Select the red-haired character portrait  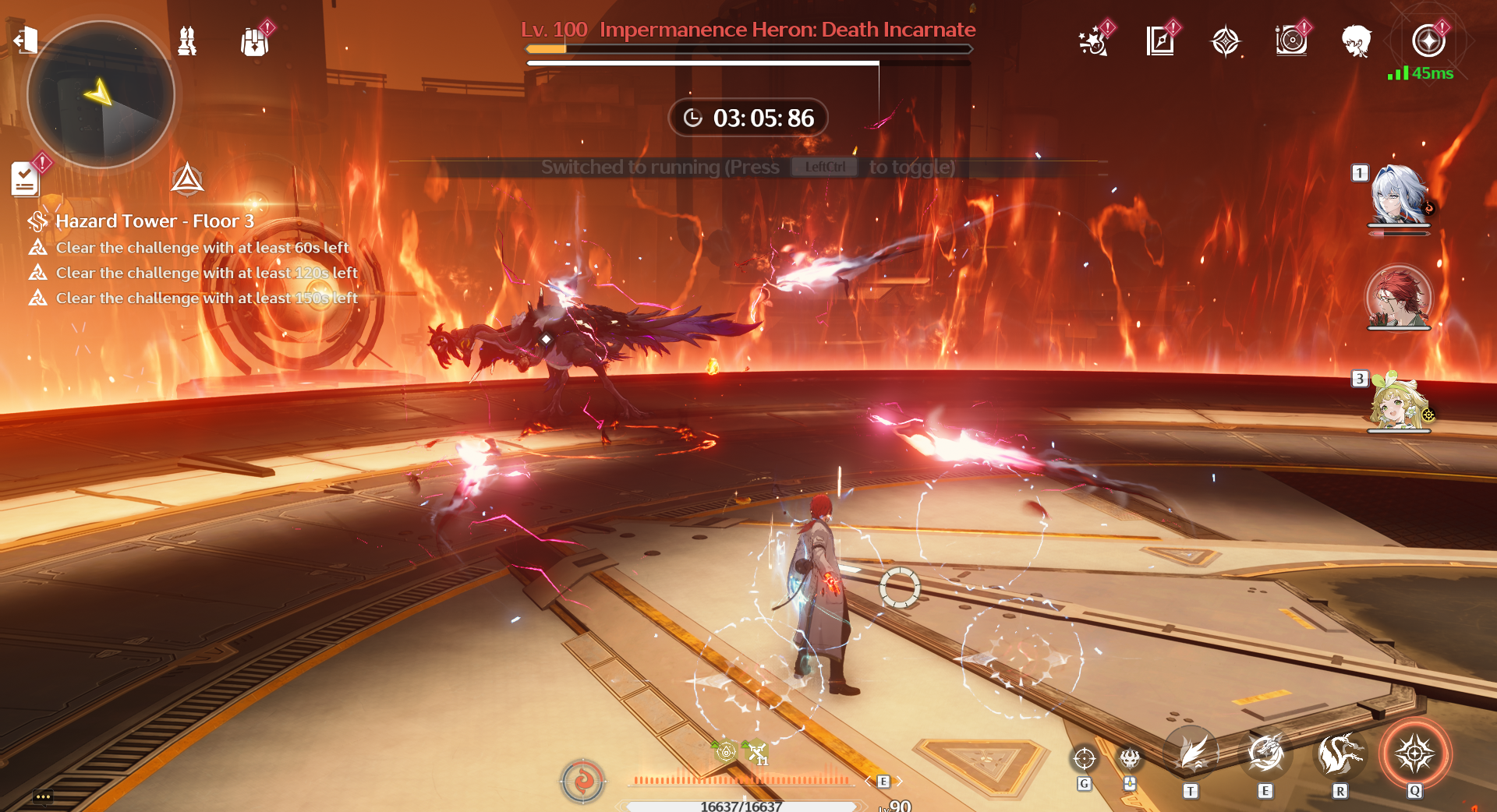click(x=1399, y=297)
